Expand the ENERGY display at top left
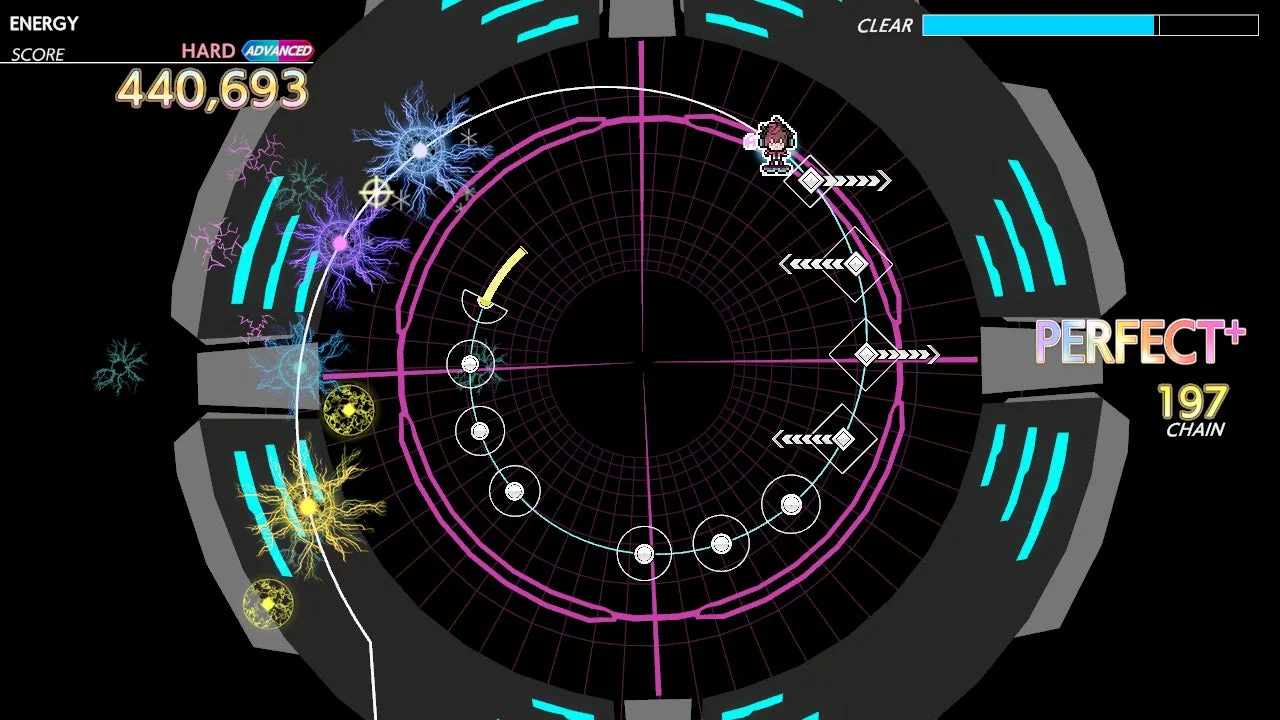This screenshot has width=1280, height=720. pos(46,23)
